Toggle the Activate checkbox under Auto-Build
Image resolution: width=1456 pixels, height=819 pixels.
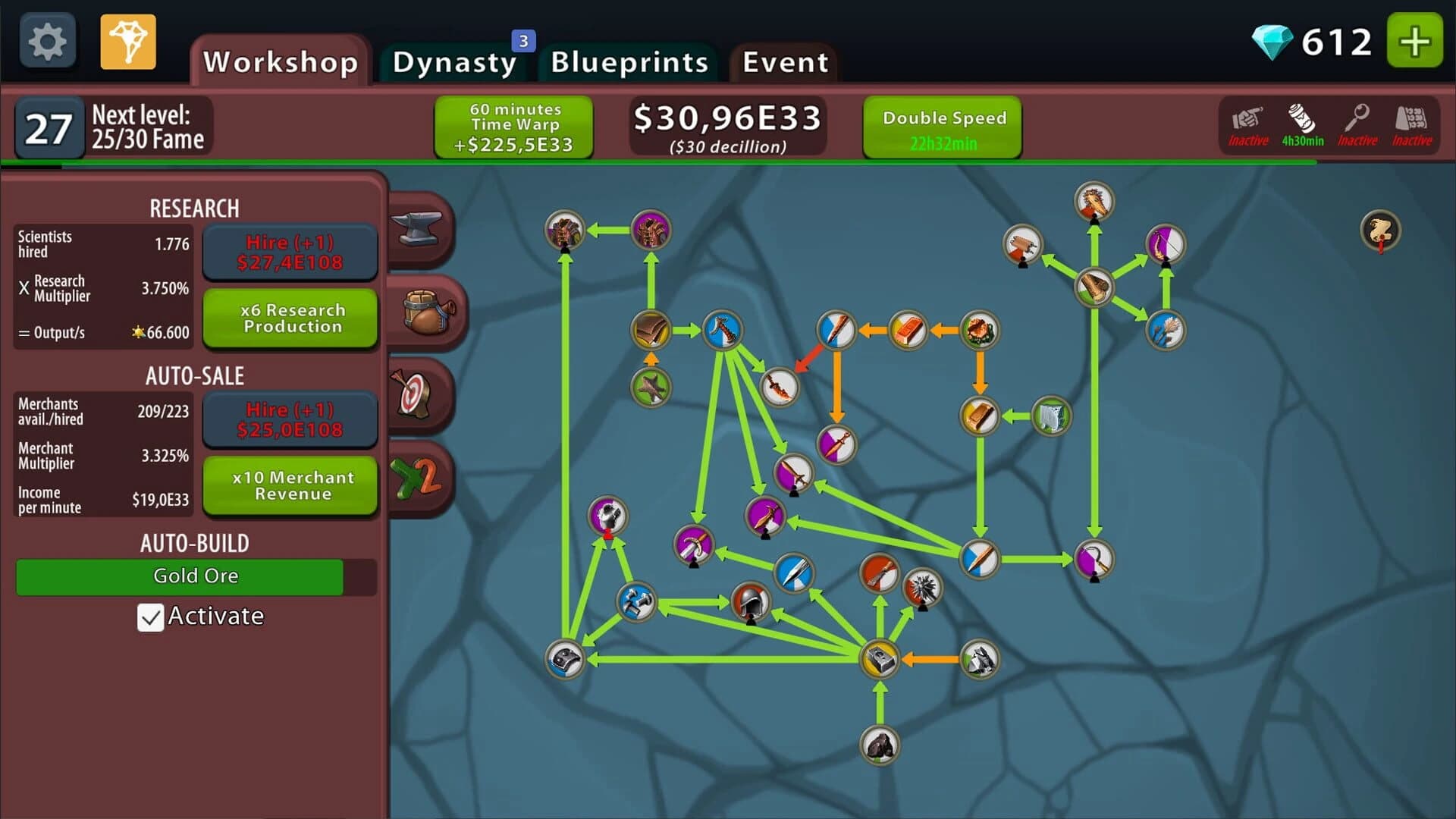(x=151, y=617)
